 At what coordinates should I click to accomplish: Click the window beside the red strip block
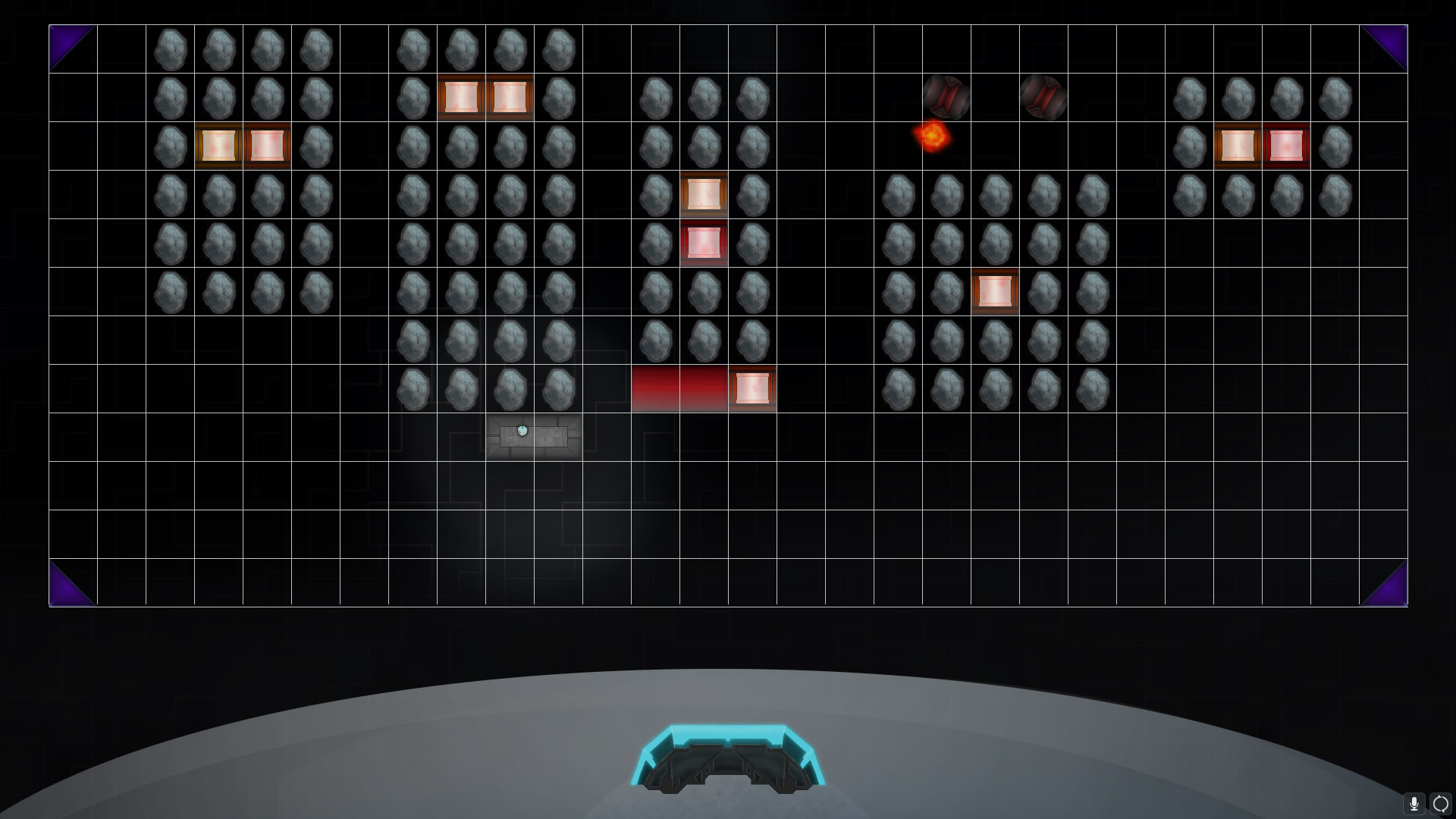tap(752, 388)
